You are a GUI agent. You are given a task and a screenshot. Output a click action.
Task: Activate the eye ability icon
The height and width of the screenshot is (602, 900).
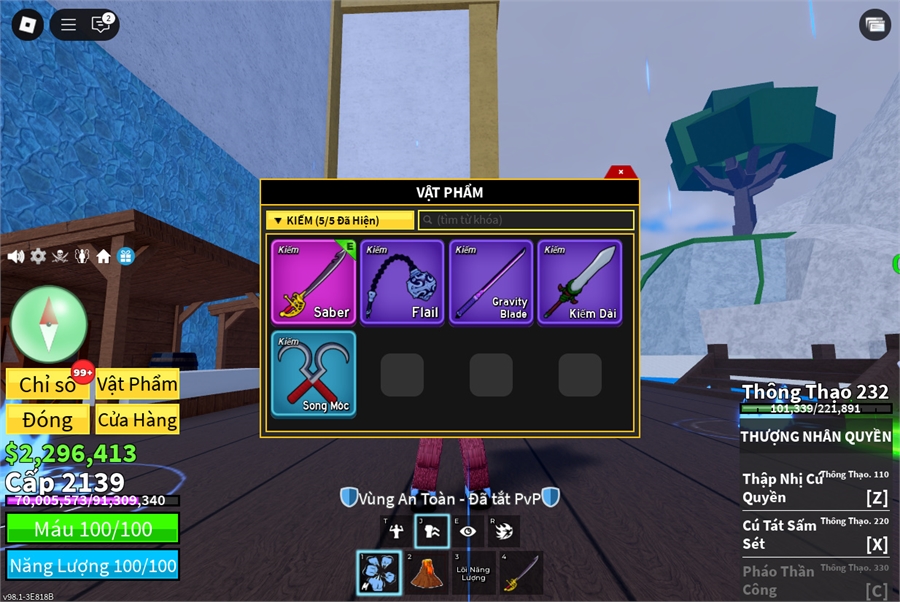tap(468, 532)
